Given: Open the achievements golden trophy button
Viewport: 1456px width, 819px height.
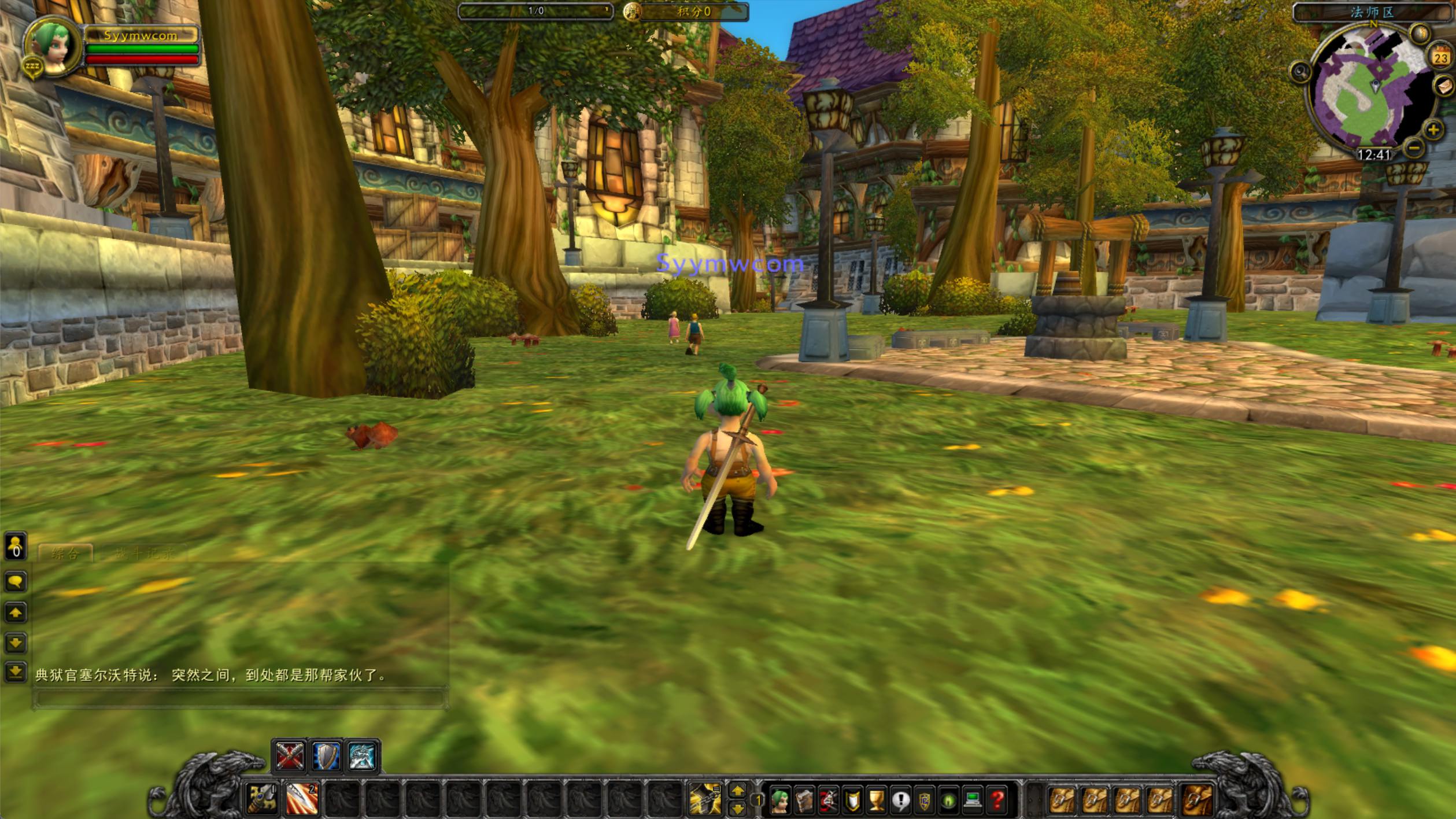Looking at the screenshot, I should [x=877, y=800].
